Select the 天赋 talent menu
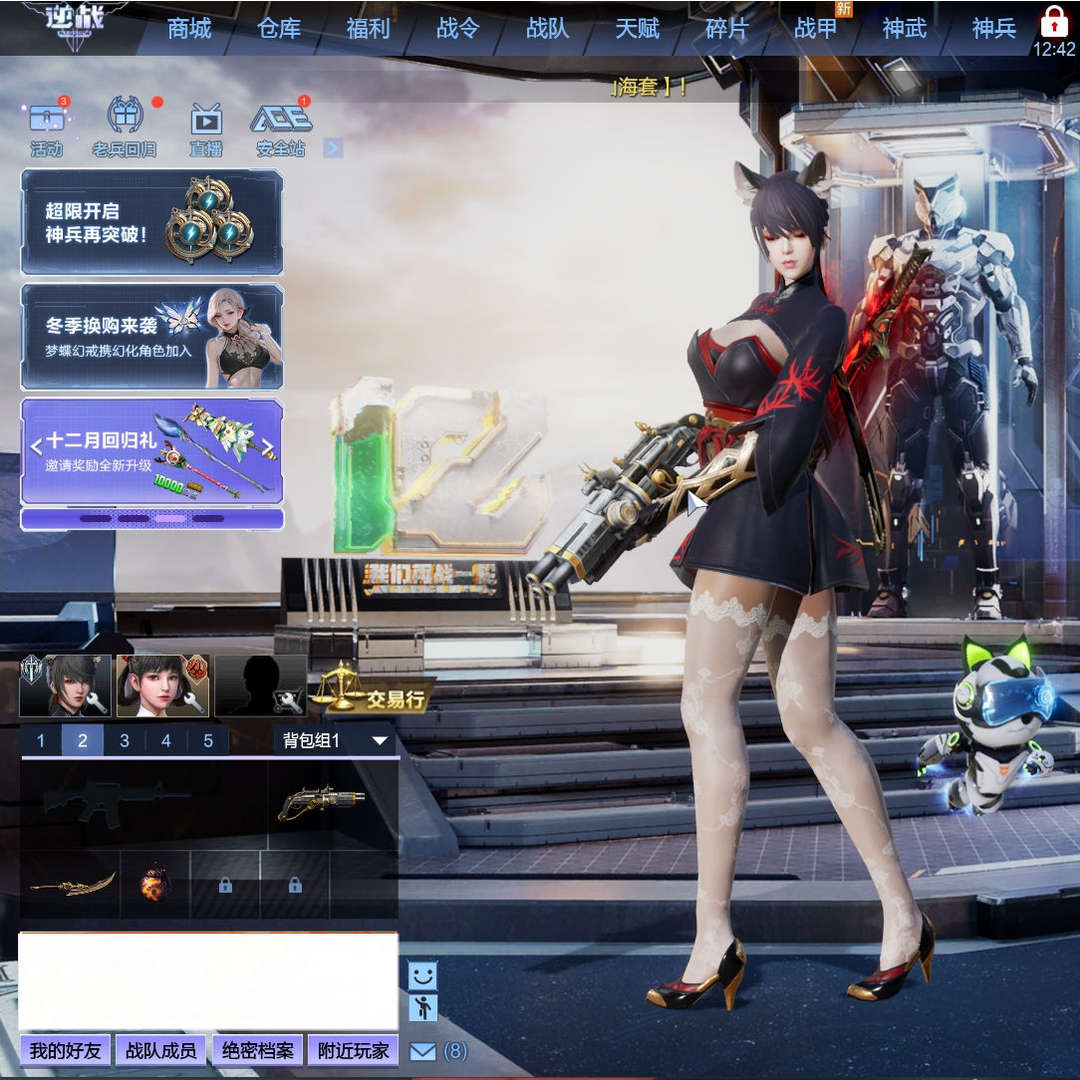1080x1080 pixels. pos(637,28)
